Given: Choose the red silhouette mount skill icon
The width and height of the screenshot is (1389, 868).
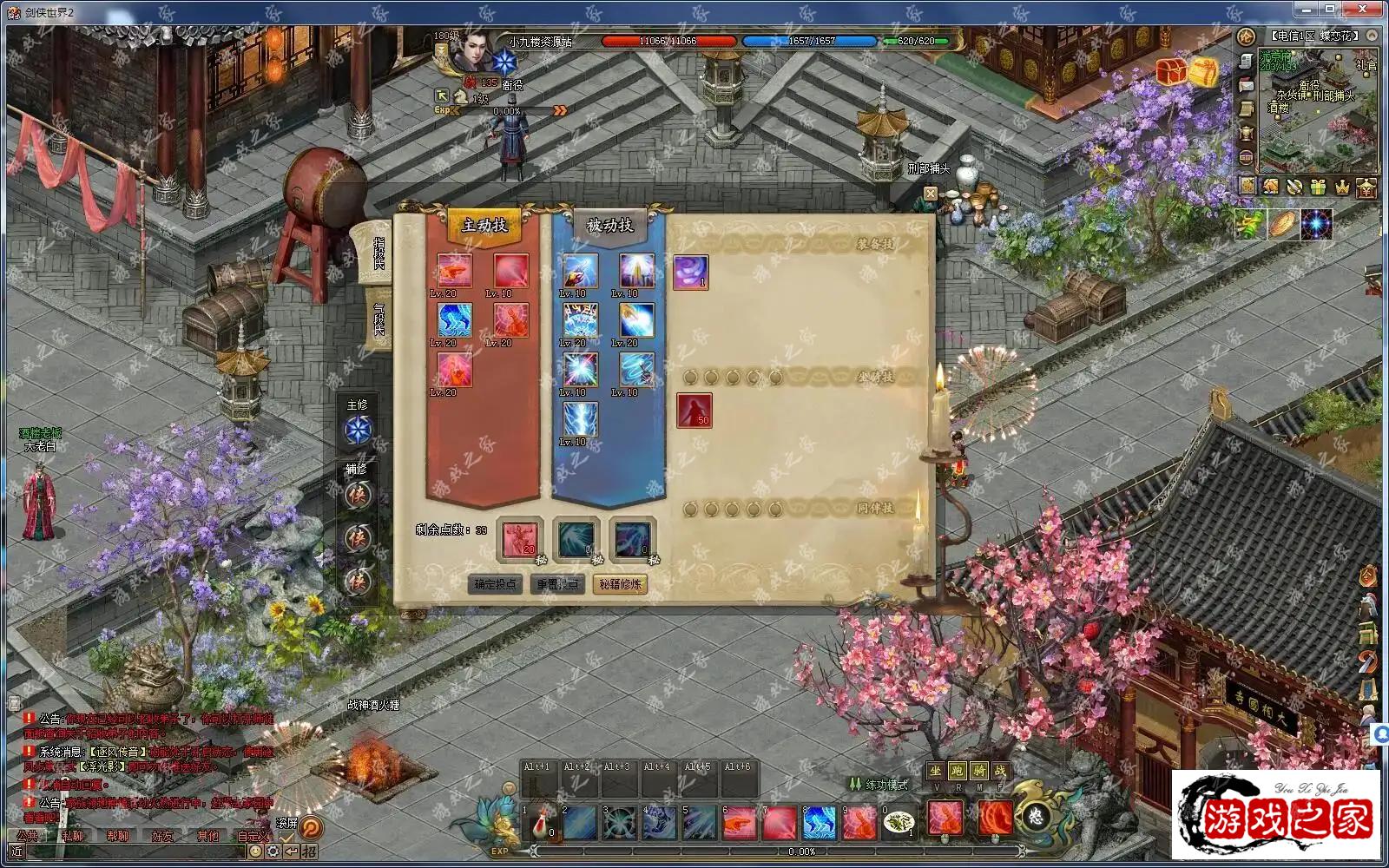Looking at the screenshot, I should [694, 410].
